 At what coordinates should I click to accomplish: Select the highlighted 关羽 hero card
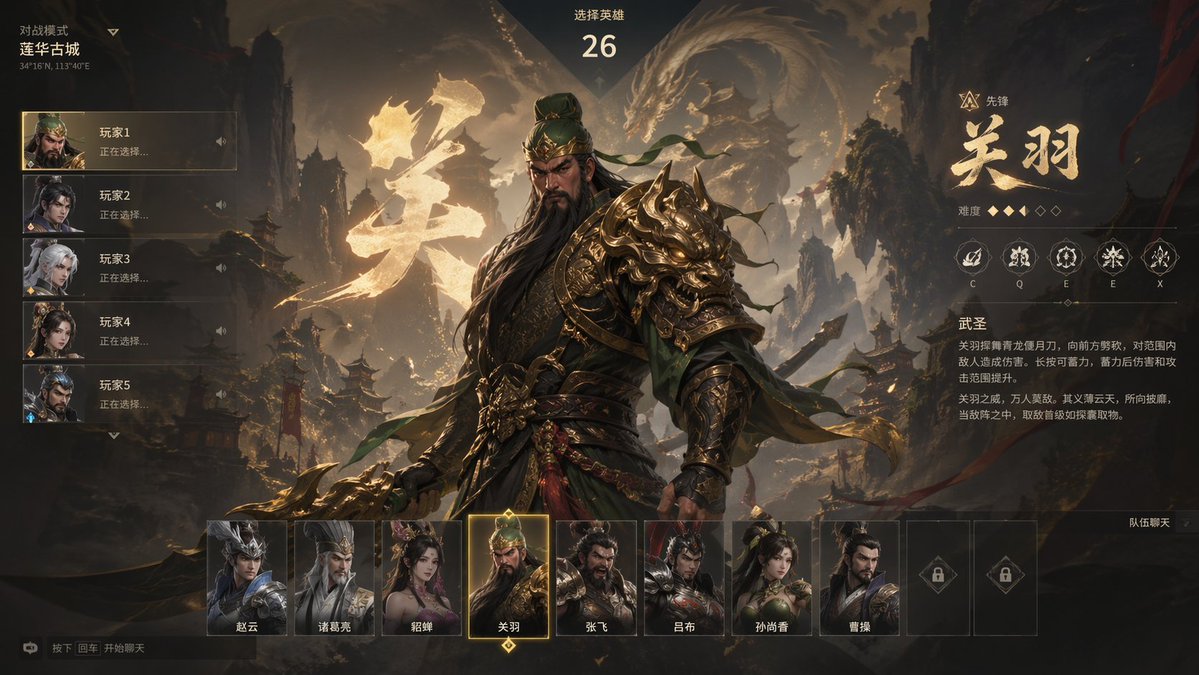coord(508,576)
